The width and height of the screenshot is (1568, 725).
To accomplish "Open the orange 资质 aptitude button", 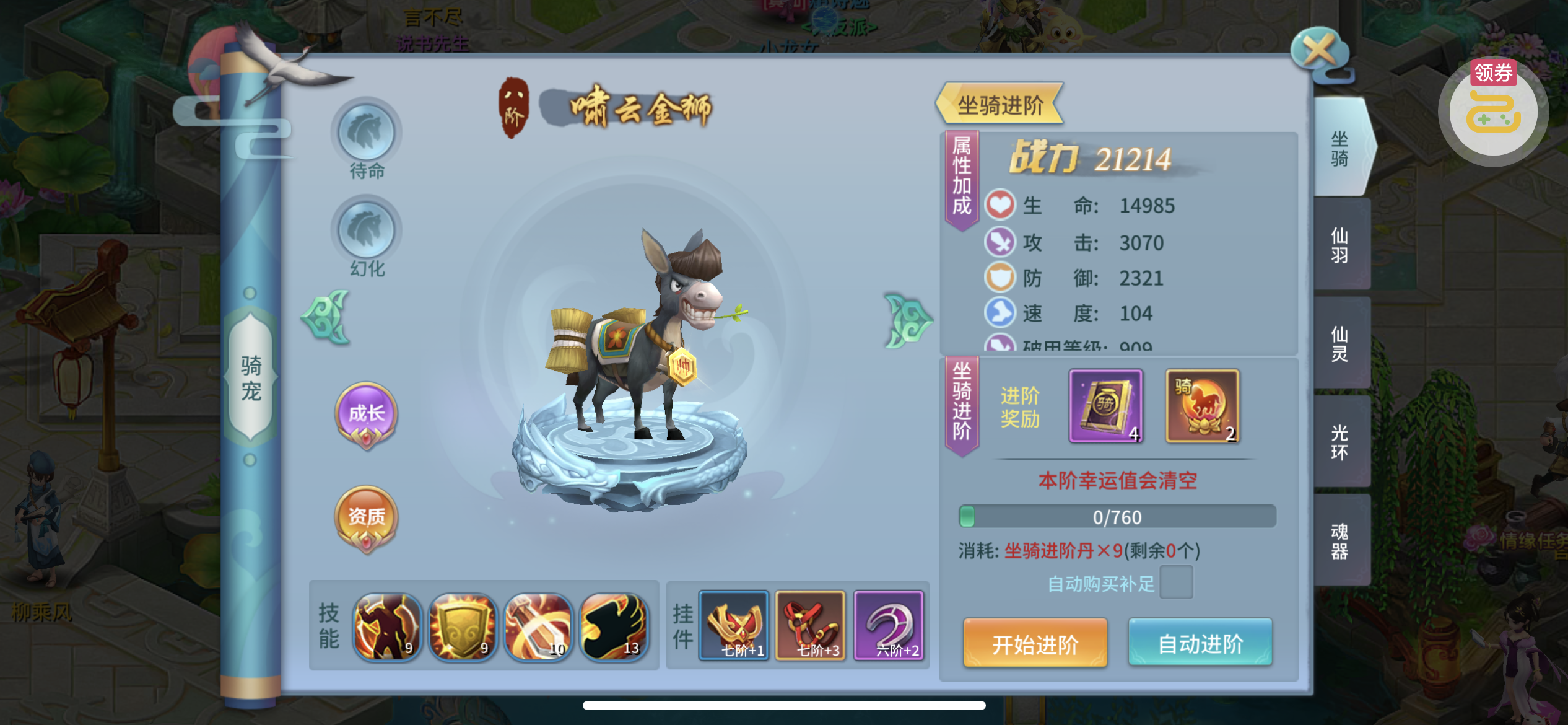I will 367,517.
